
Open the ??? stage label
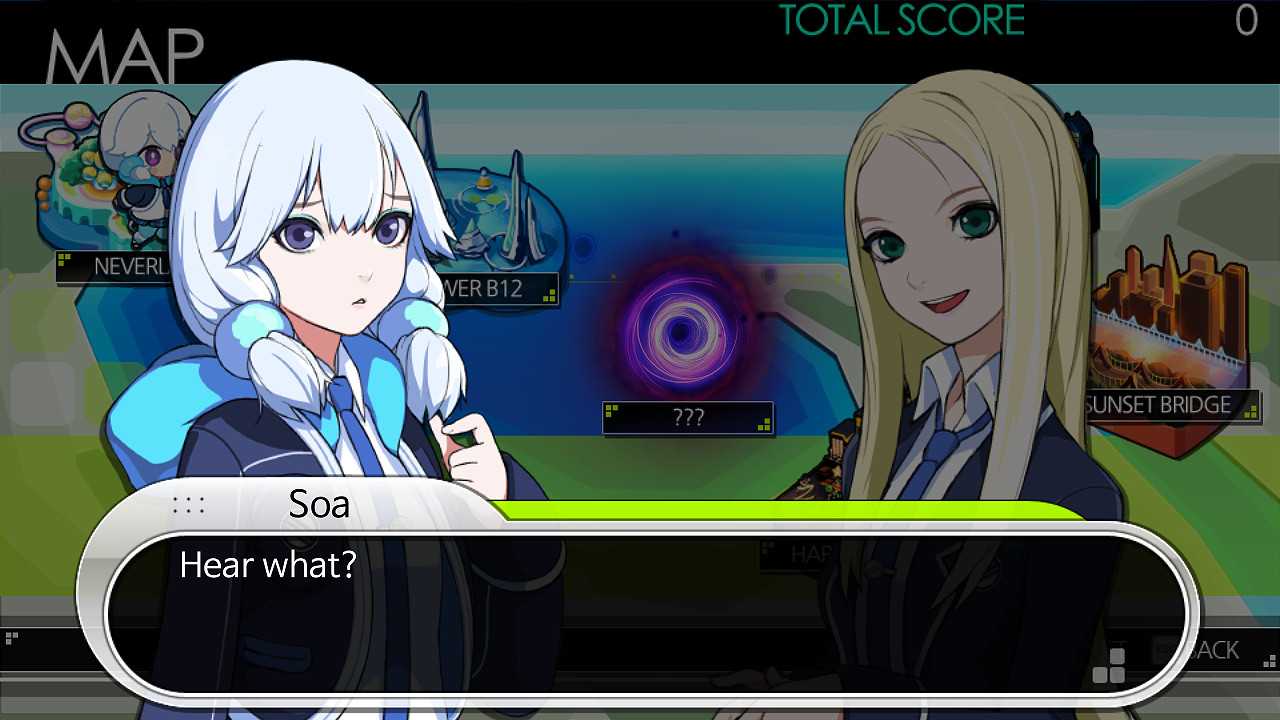[688, 419]
